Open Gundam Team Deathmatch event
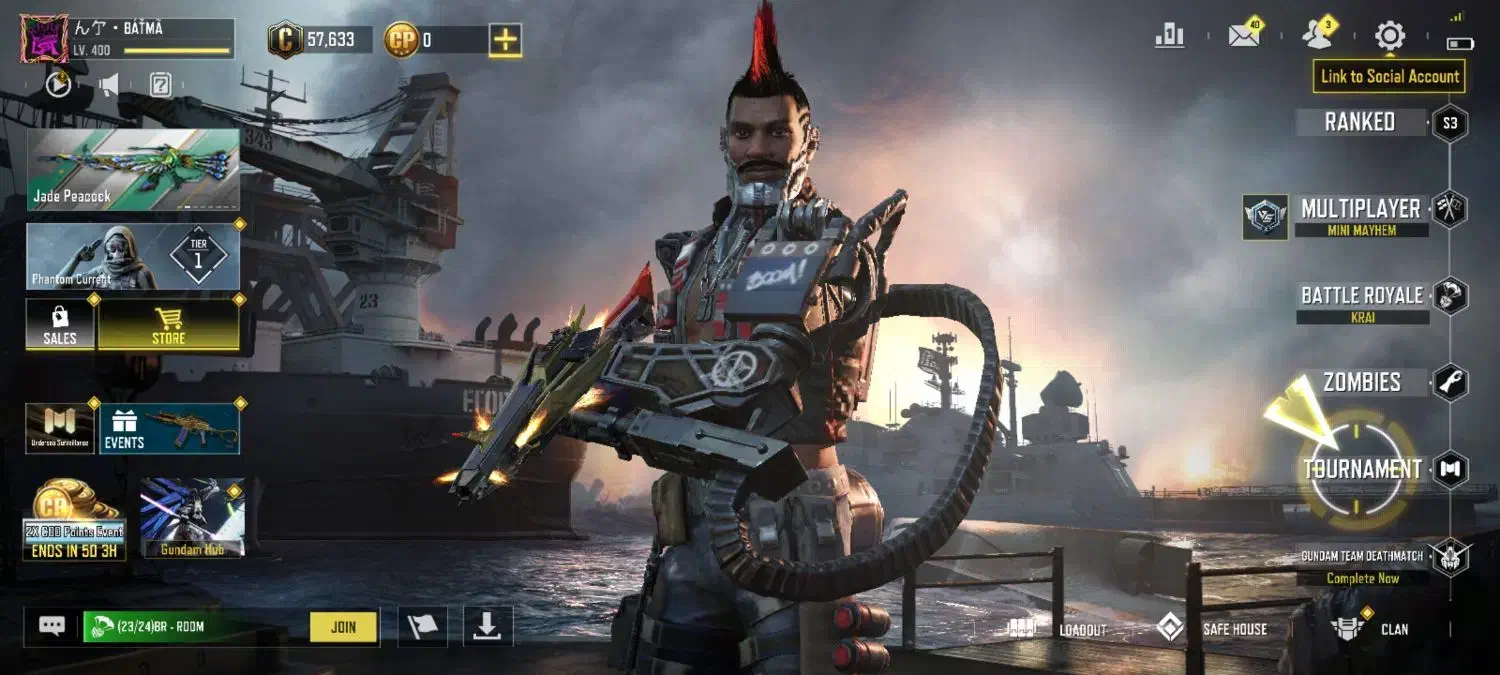This screenshot has width=1500, height=675. [1362, 565]
